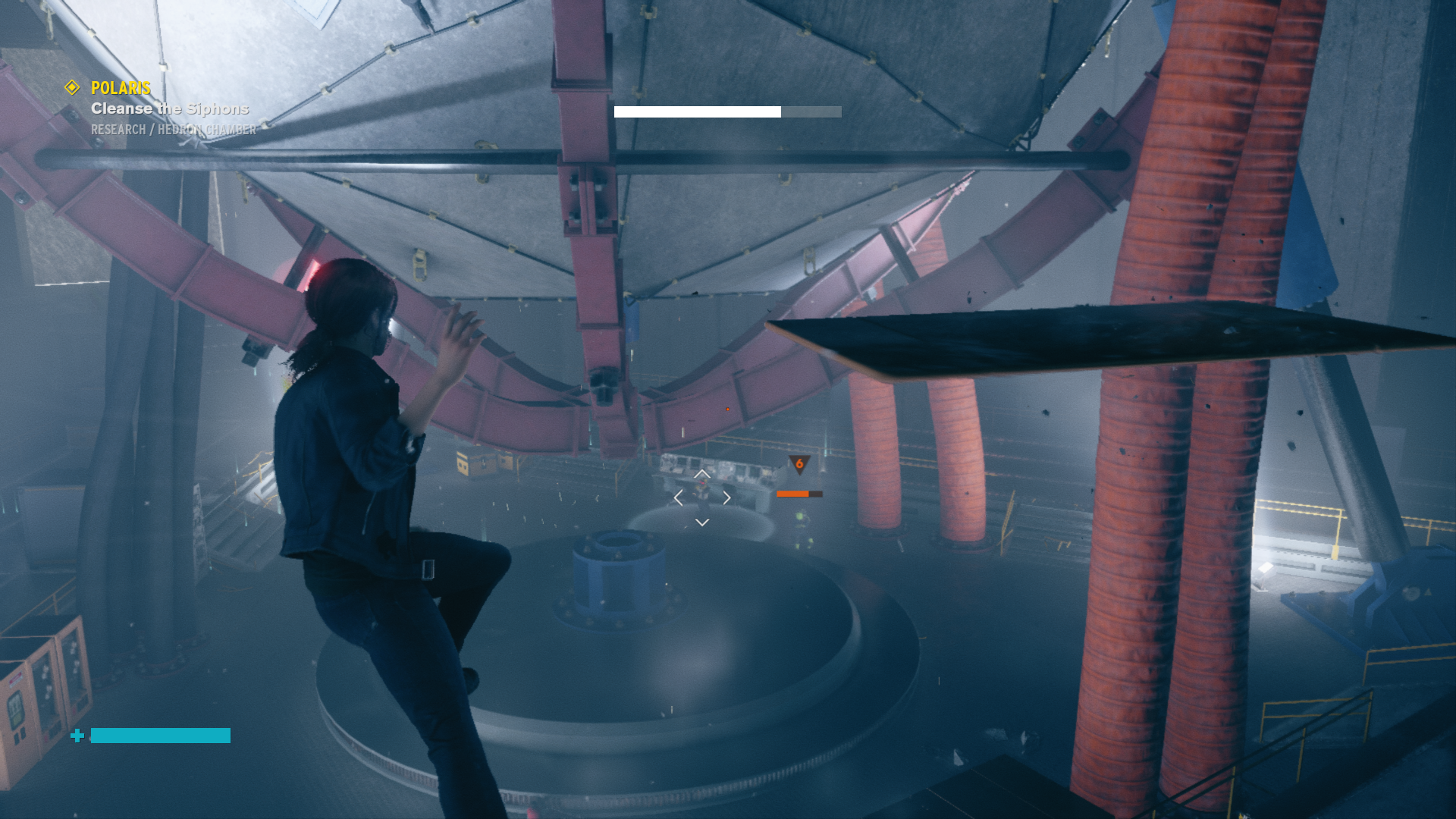Select the Cleanse the Siphons objective
The width and height of the screenshot is (1456, 819).
[170, 109]
